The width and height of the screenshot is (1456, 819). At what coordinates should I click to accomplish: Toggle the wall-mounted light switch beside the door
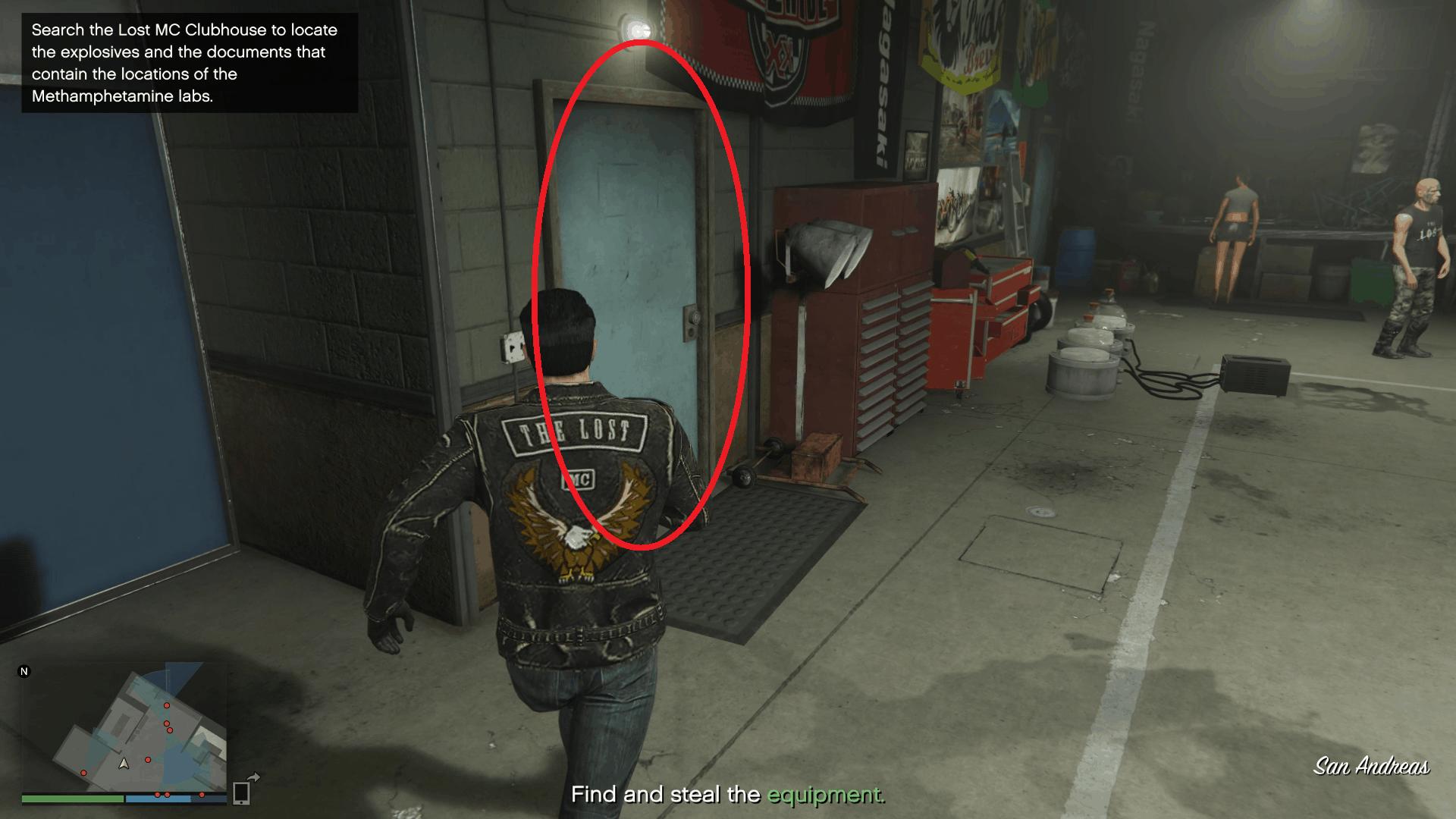(514, 345)
